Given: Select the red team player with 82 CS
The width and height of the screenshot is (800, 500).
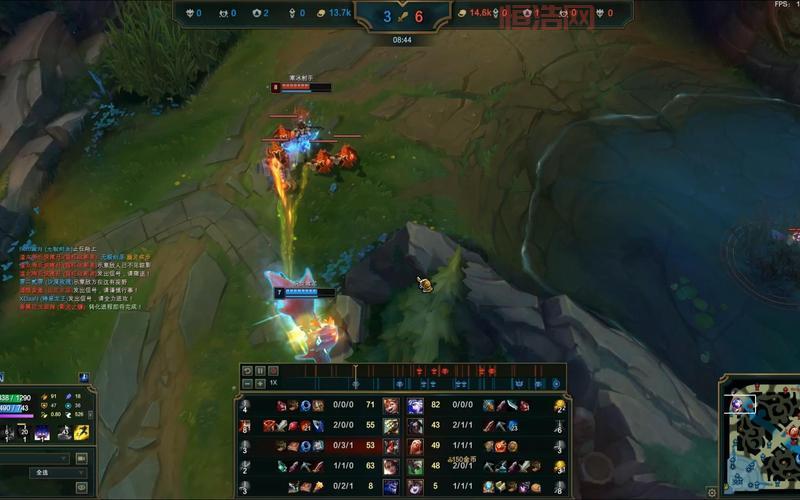Looking at the screenshot, I should [415, 406].
